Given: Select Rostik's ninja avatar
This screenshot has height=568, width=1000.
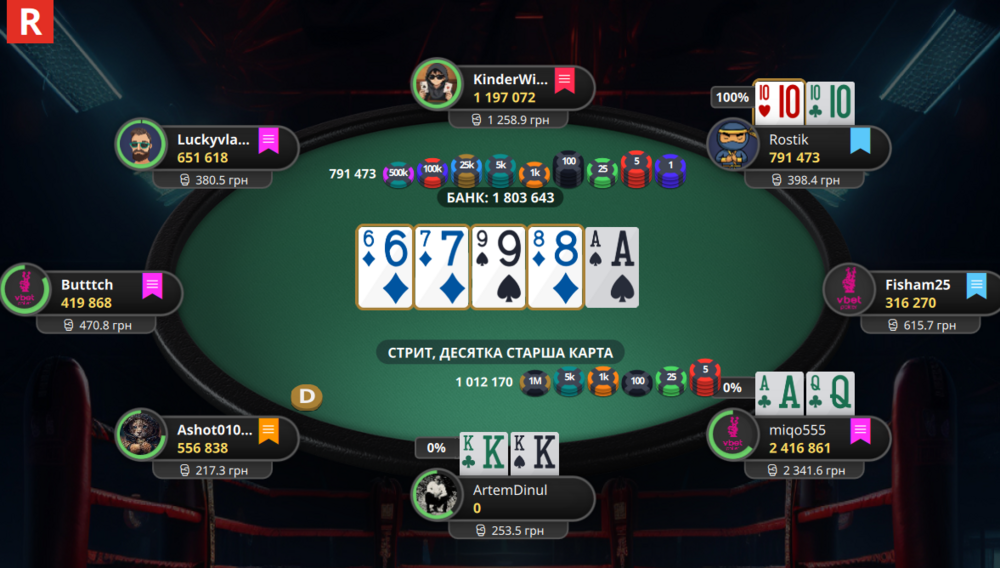Looking at the screenshot, I should tap(732, 146).
